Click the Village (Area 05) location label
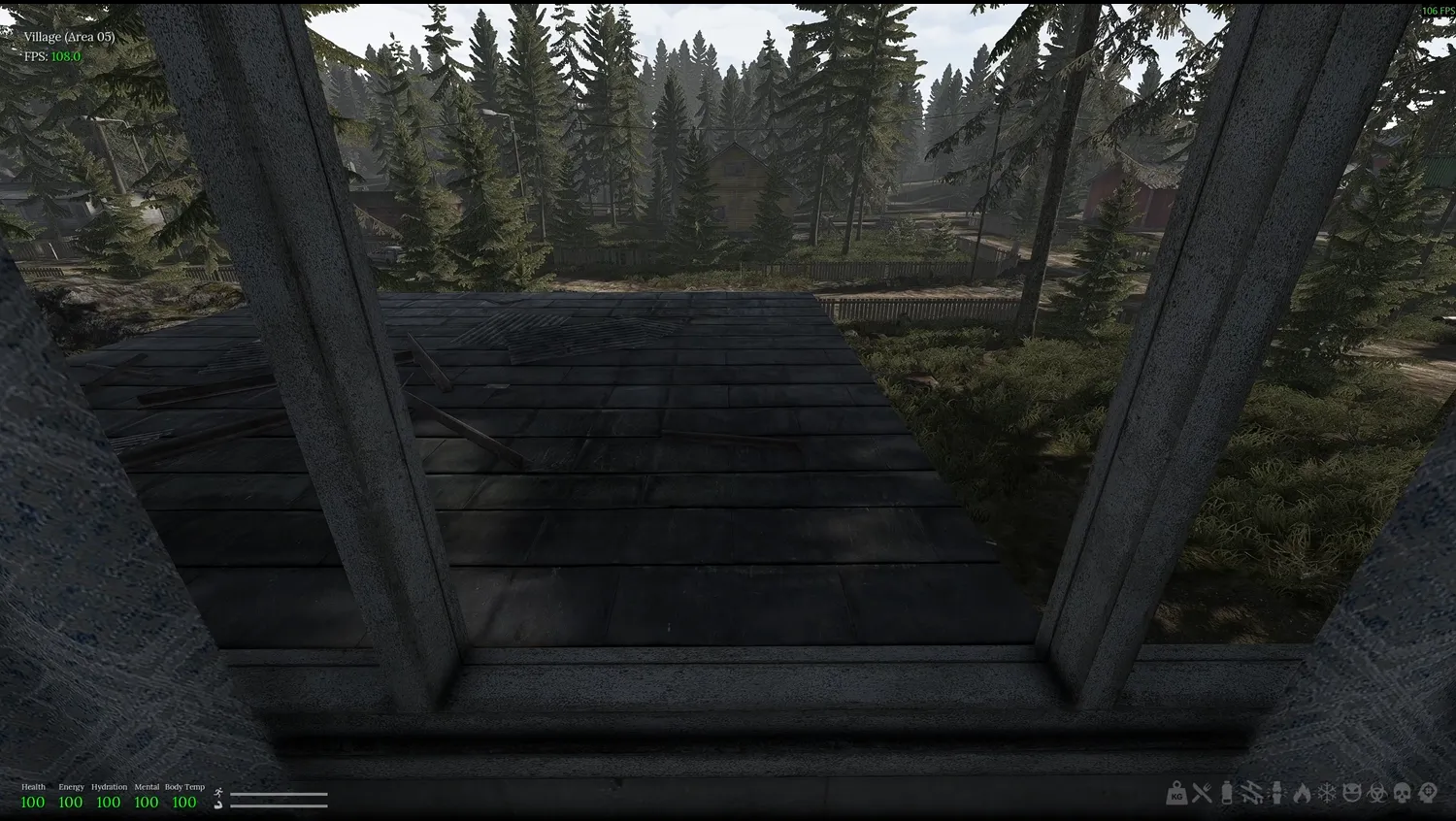This screenshot has height=821, width=1456. coord(68,36)
